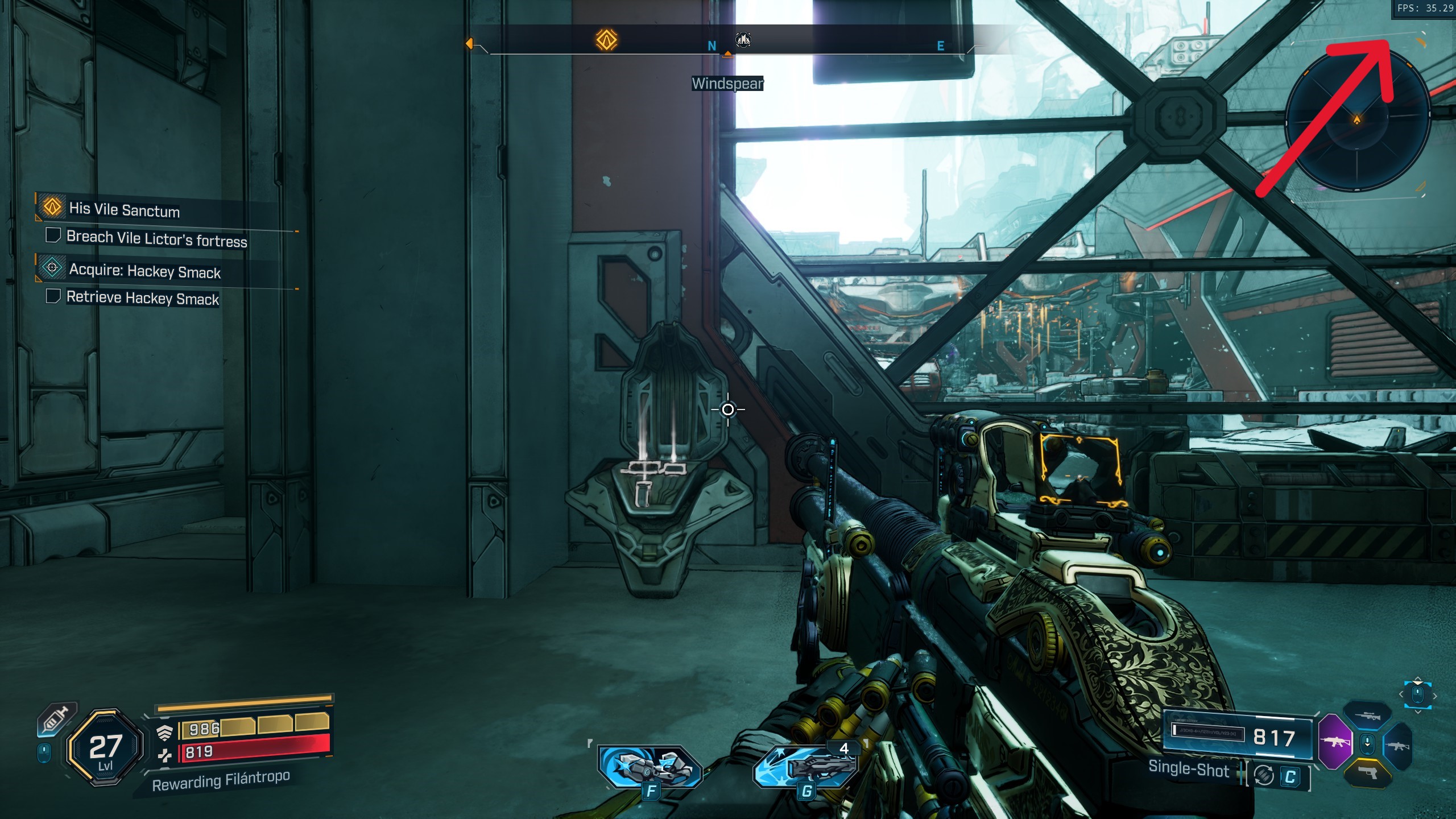This screenshot has height=819, width=1456.
Task: Activate the action skill icon labeled F
Action: coord(650,767)
